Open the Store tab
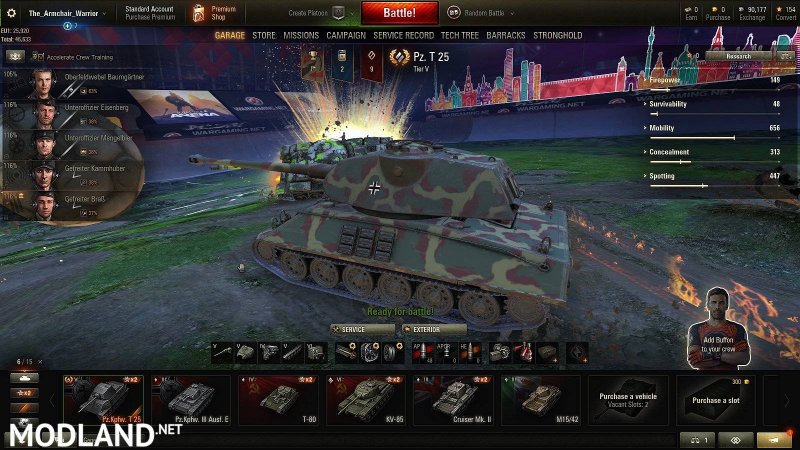This screenshot has height=450, width=800. click(x=264, y=35)
